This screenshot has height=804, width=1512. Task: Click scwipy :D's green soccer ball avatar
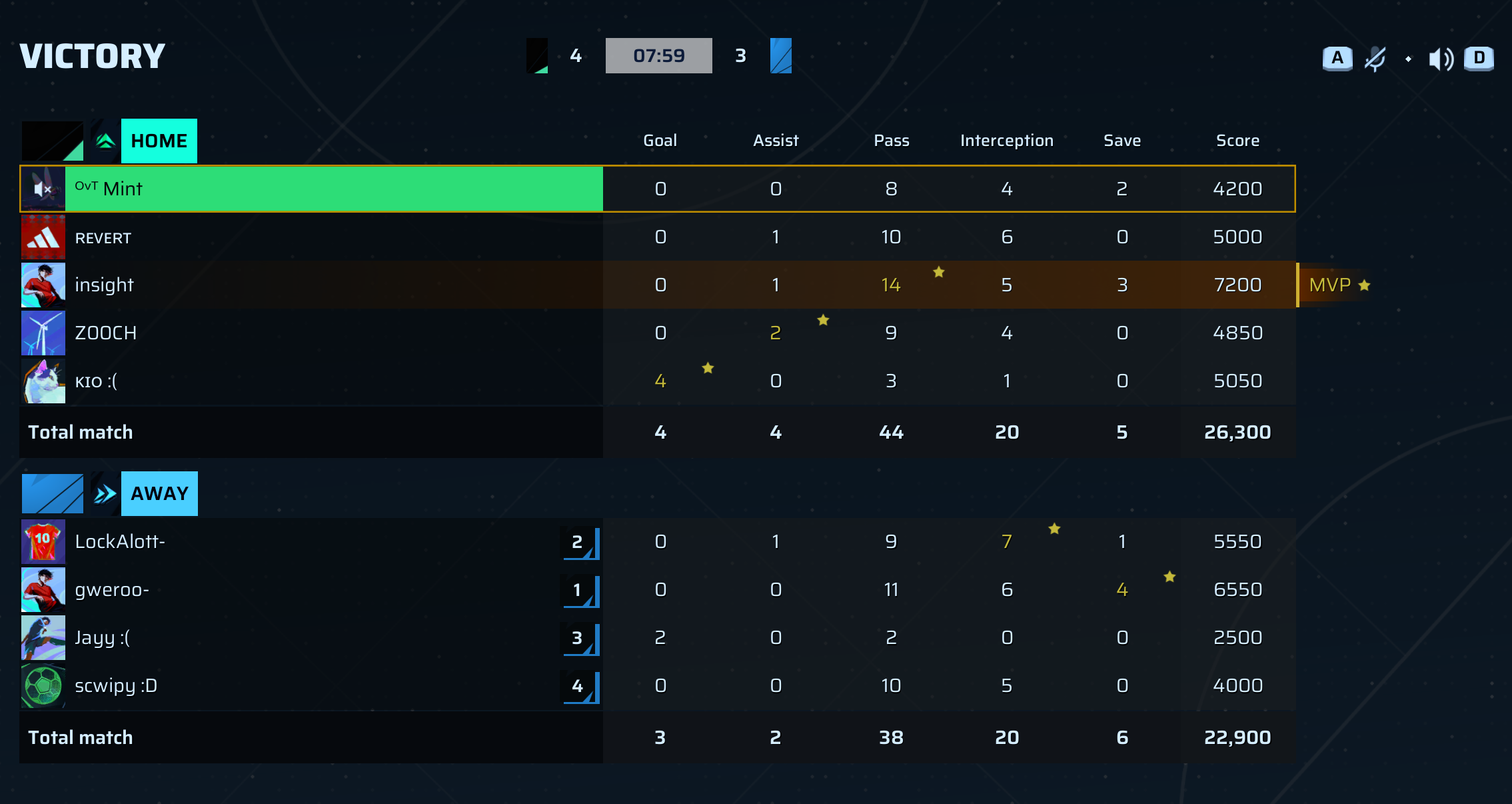pyautogui.click(x=43, y=685)
